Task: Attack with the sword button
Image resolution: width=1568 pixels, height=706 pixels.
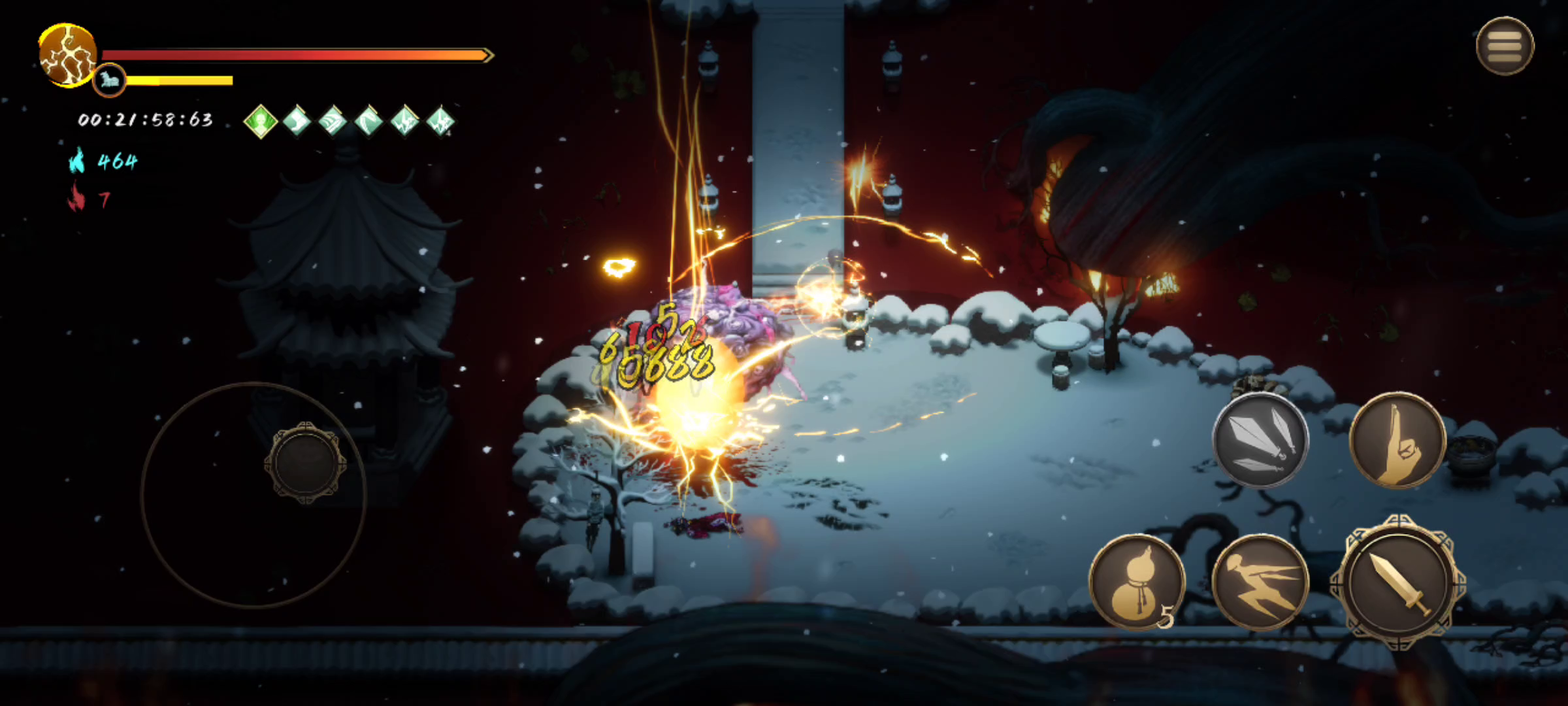Action: click(1397, 582)
